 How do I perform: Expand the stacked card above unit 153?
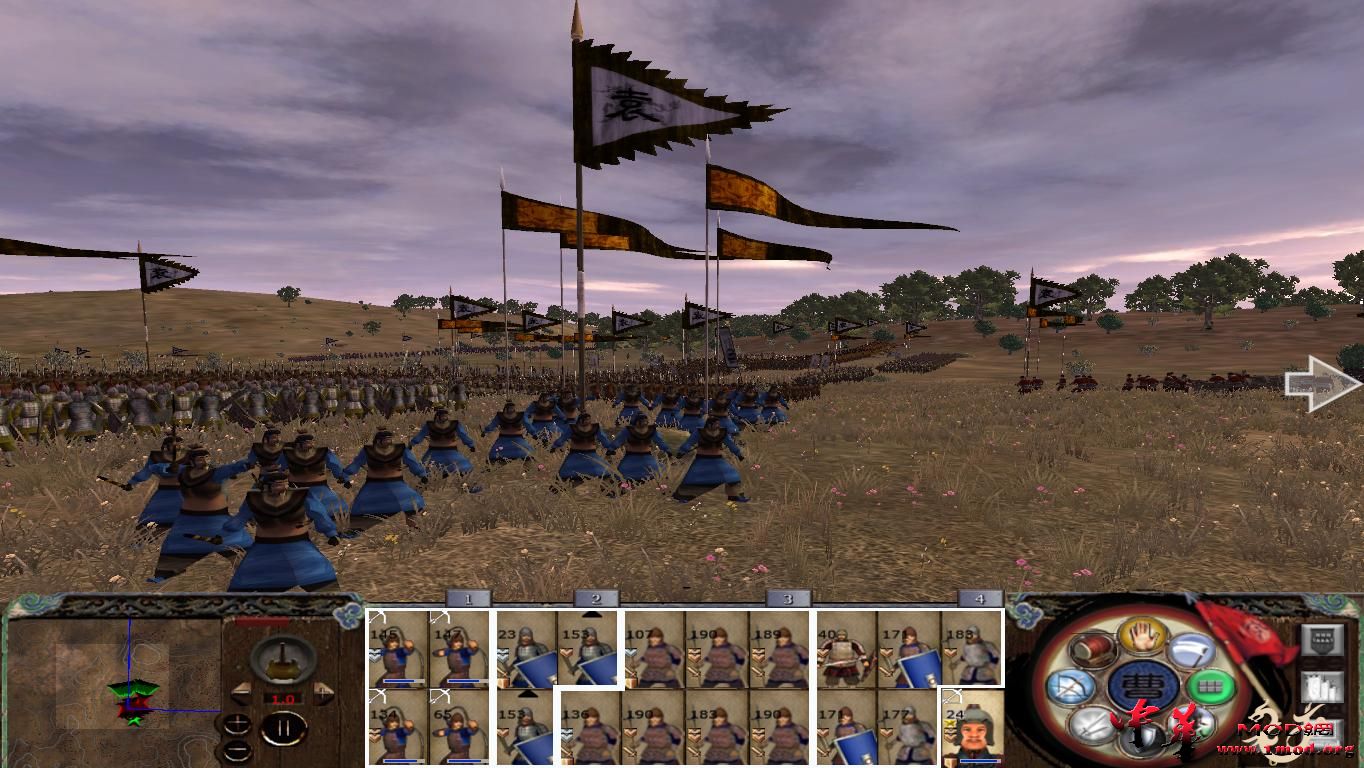click(x=591, y=613)
